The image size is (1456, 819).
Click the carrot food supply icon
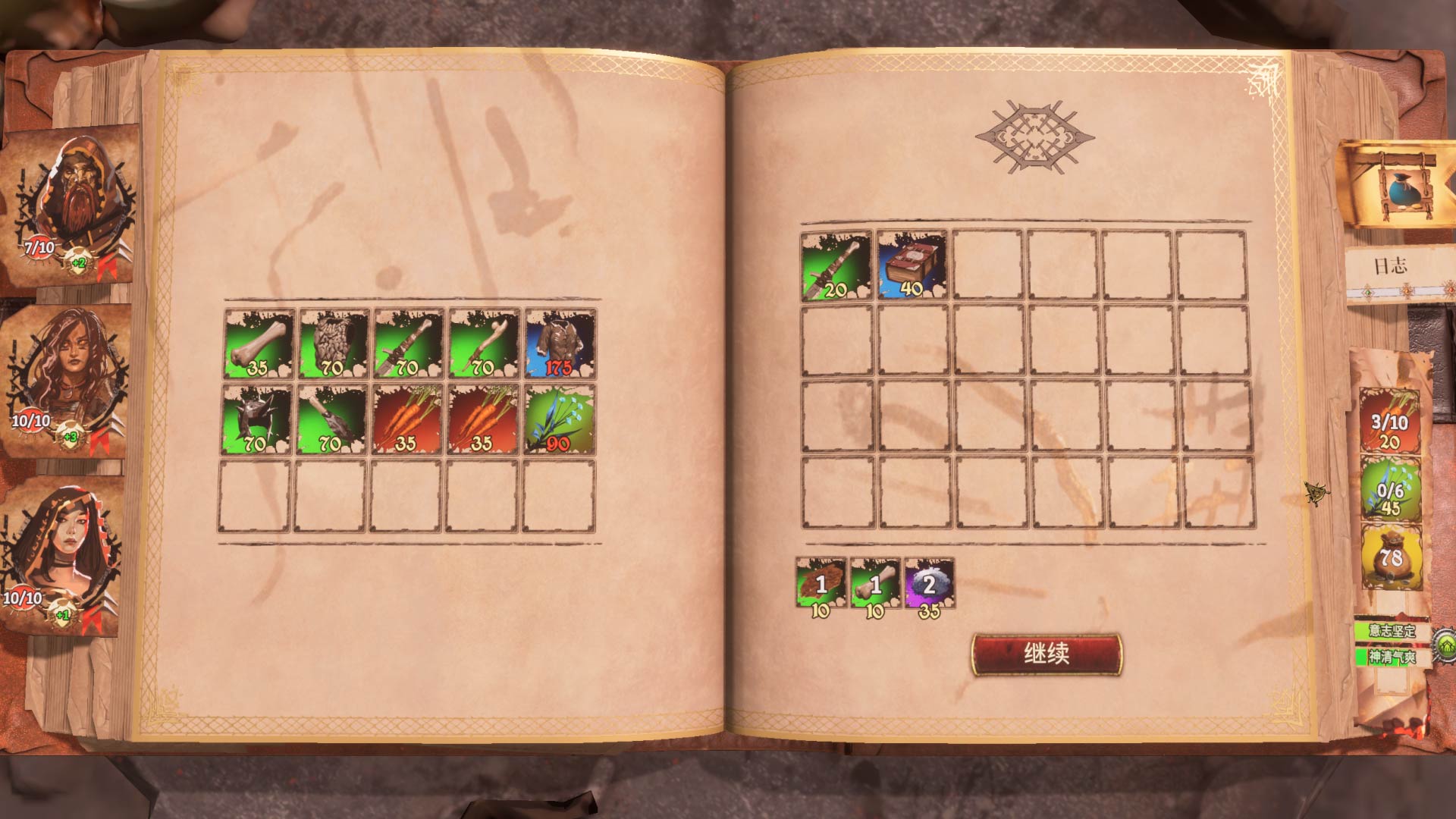tap(1389, 421)
